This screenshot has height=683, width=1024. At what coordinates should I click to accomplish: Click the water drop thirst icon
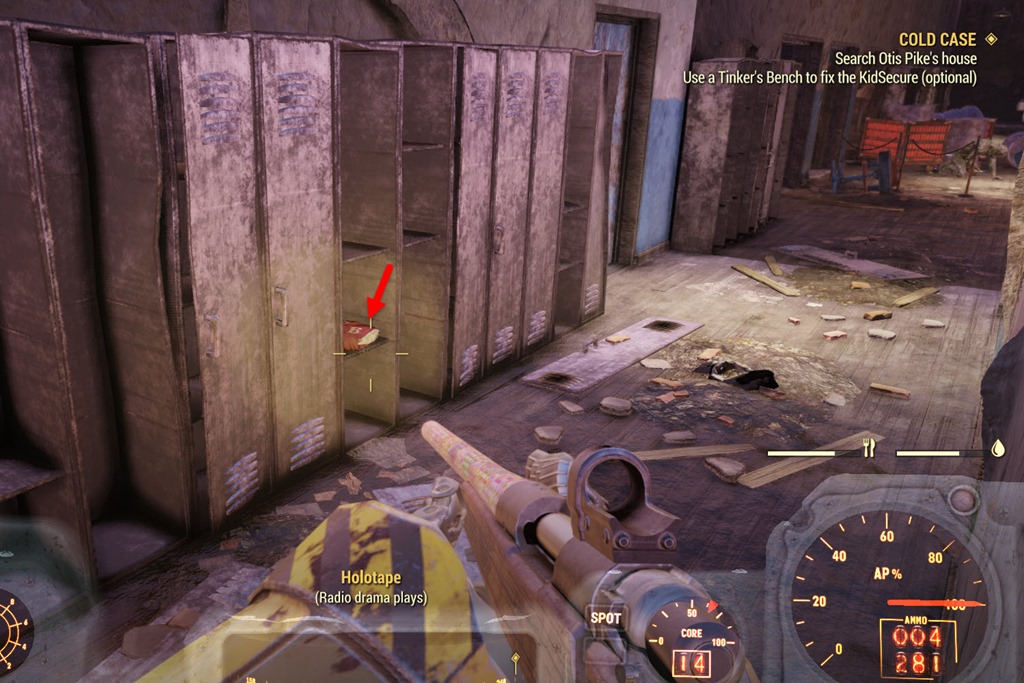[997, 449]
